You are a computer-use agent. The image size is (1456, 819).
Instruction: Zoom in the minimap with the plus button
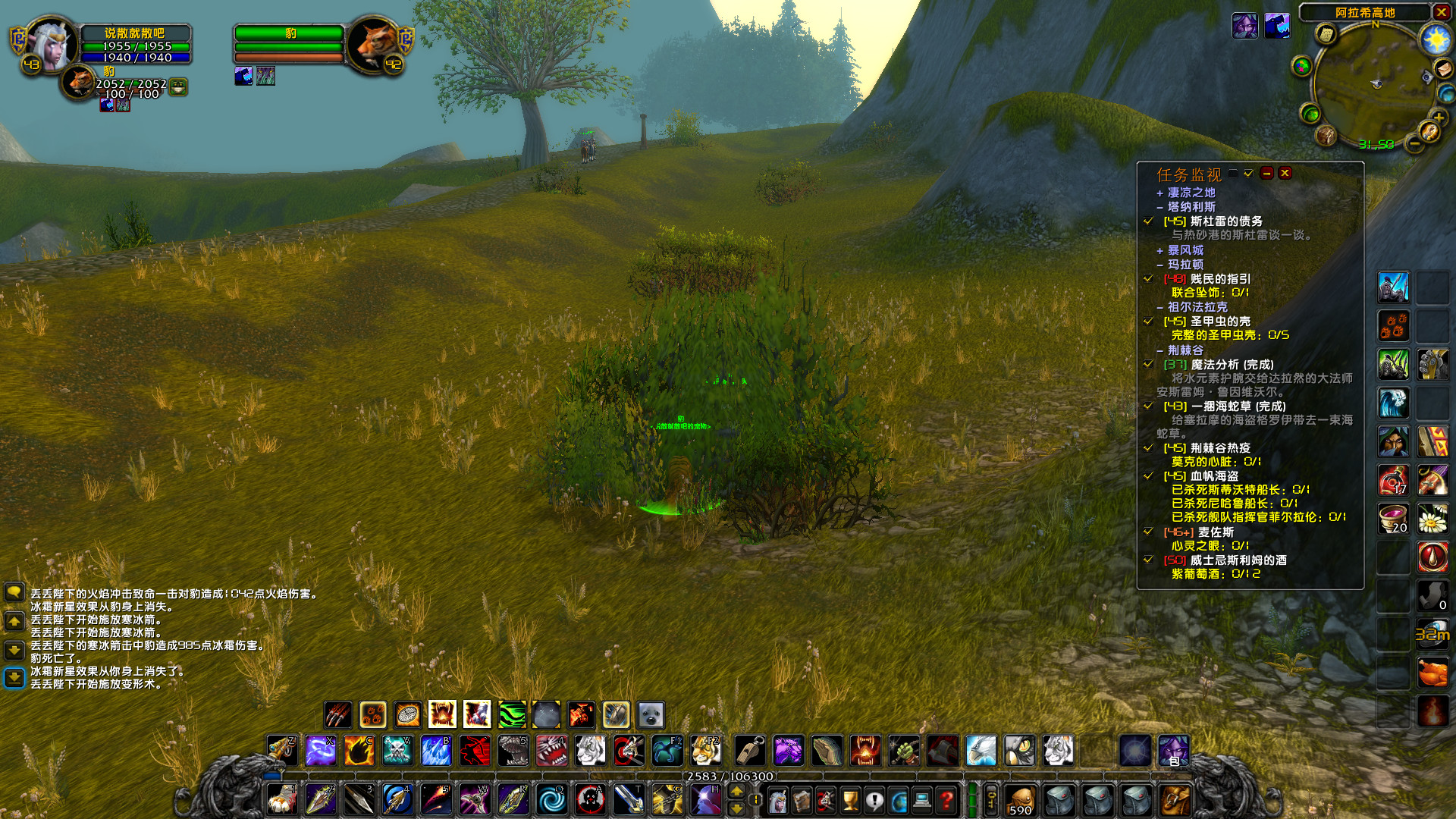click(1437, 118)
